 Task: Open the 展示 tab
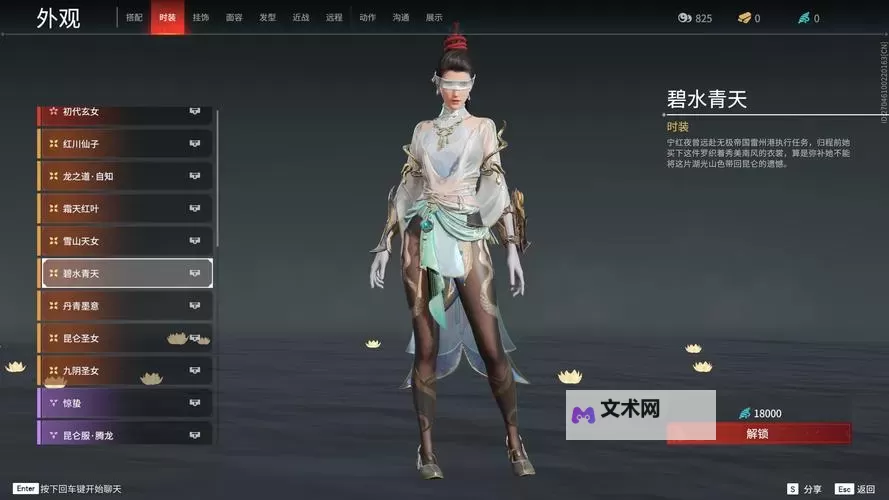434,18
